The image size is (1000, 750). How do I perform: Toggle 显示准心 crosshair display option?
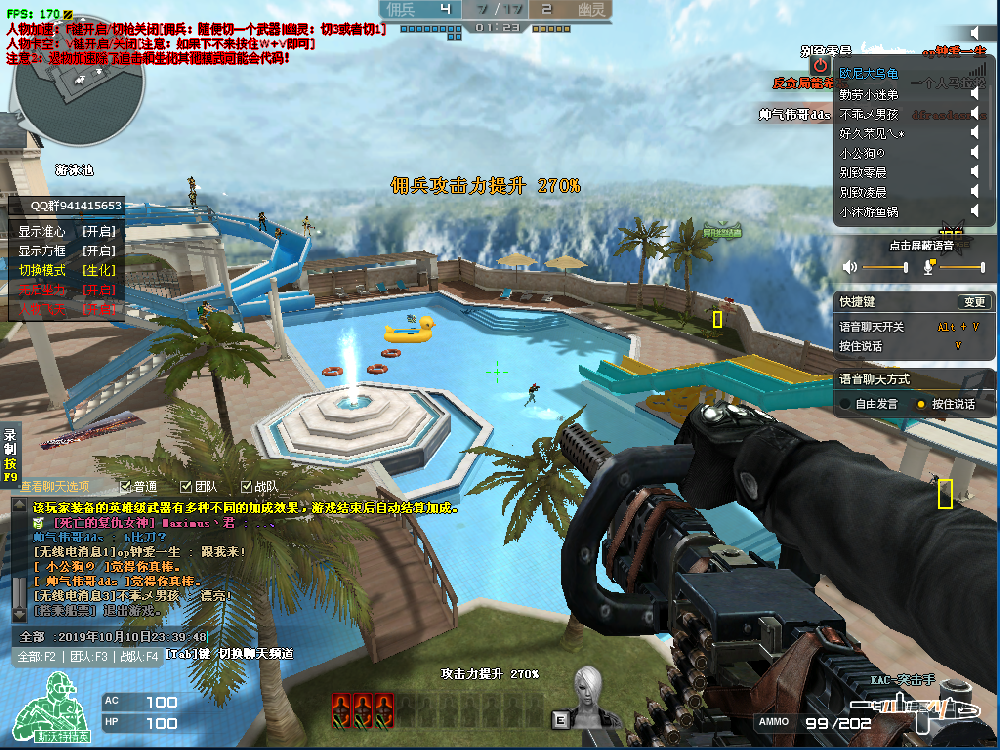coord(67,231)
